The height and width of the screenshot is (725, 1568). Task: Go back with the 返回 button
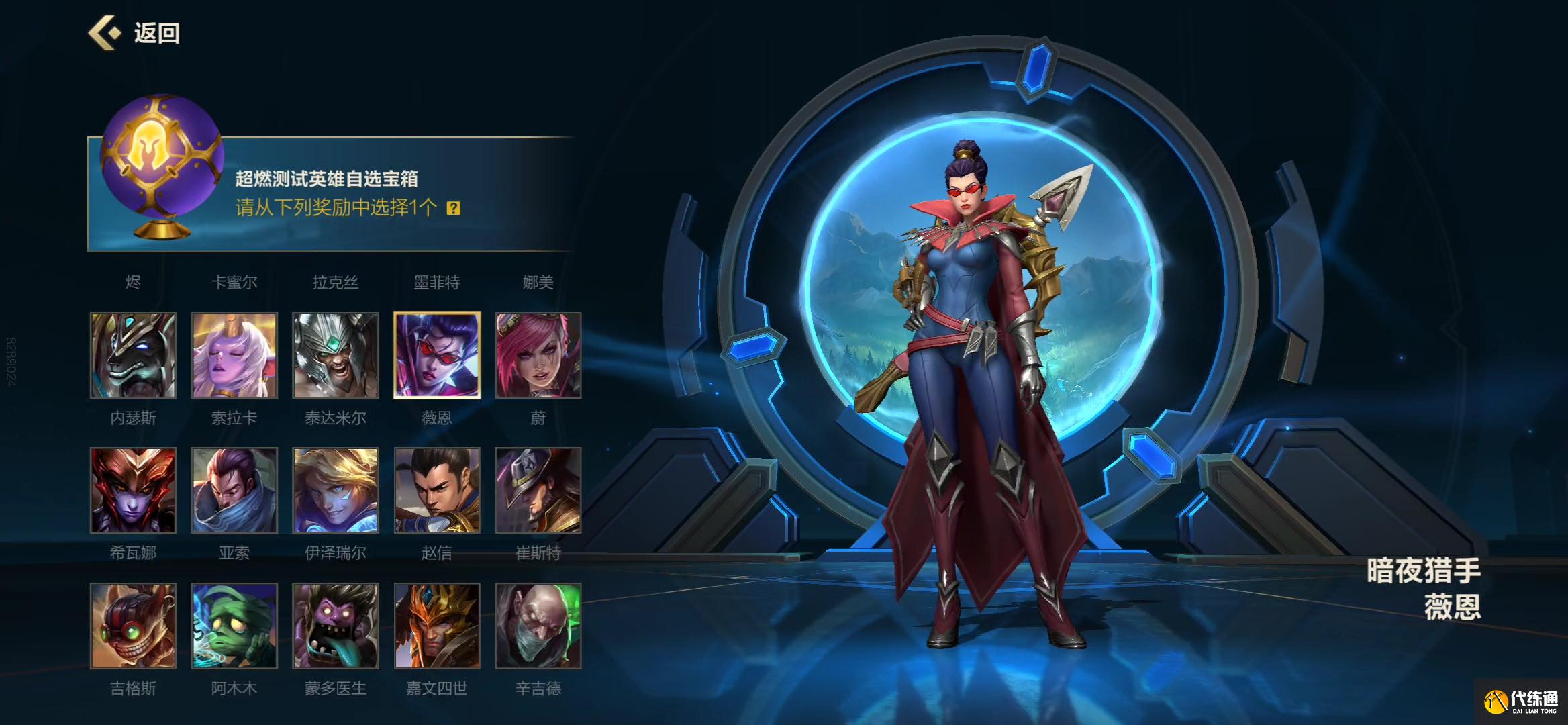(134, 33)
